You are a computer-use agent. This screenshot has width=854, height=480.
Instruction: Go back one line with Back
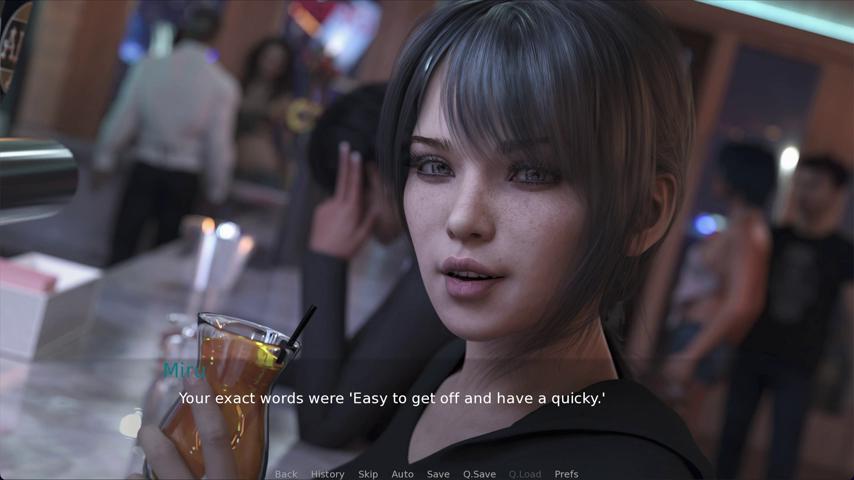(286, 474)
